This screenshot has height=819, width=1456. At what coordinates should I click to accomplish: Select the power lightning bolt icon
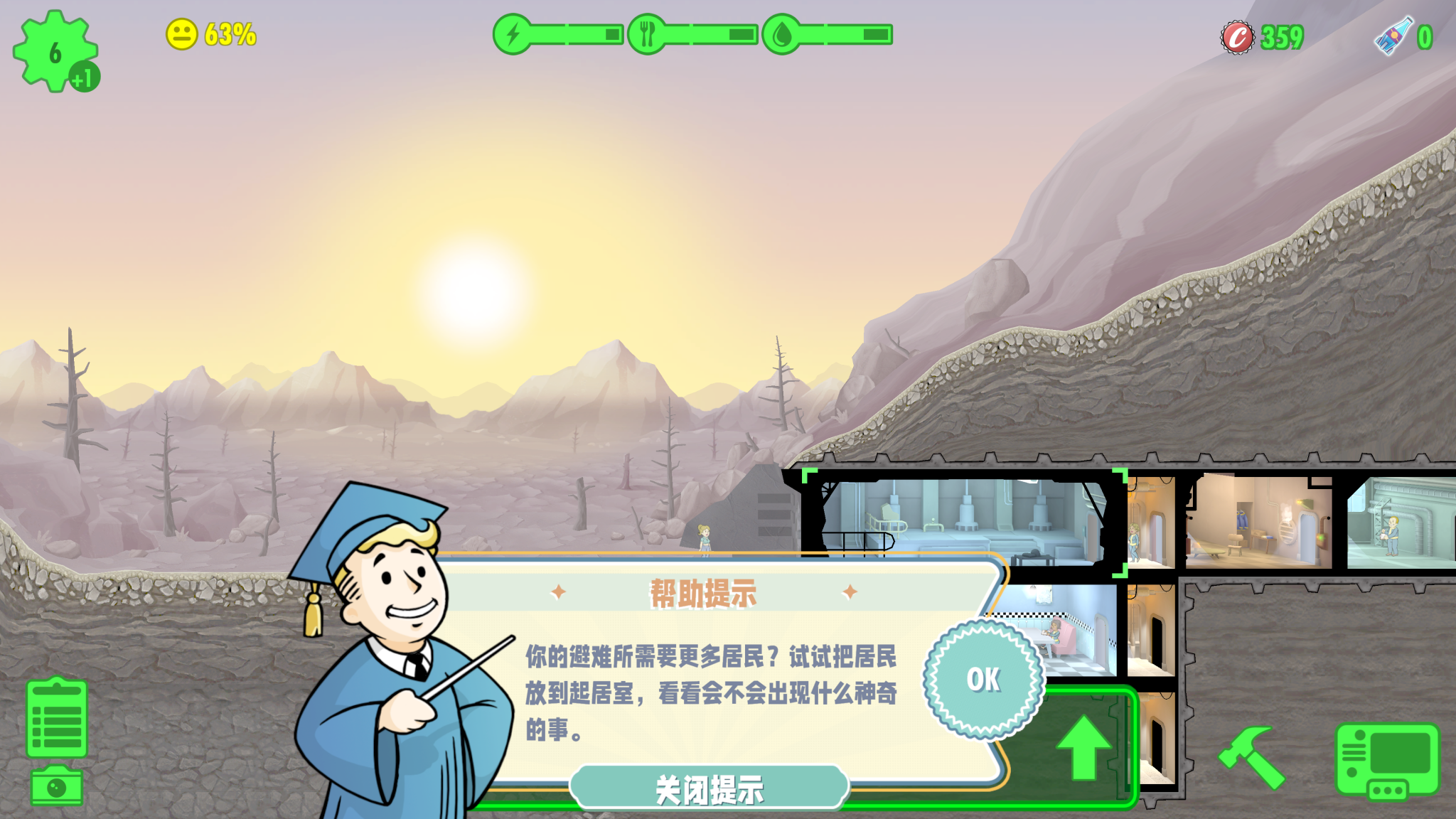point(512,32)
